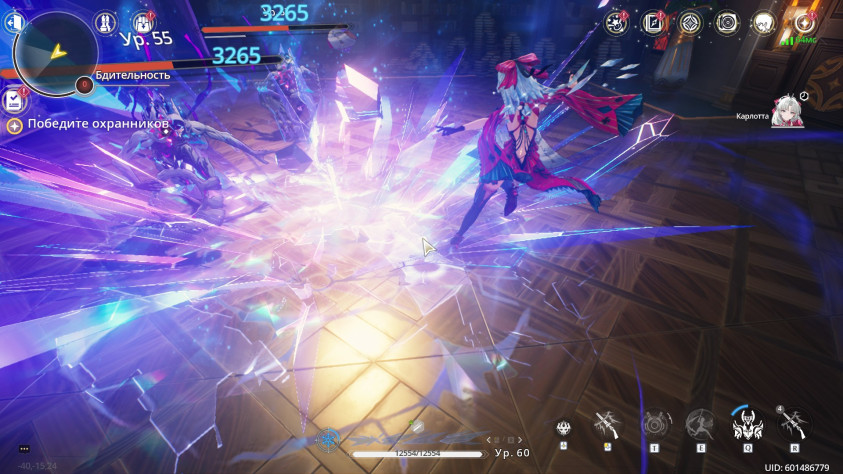Open the chat bubble icon
Viewport: 843px width, 474px height.
click(x=24, y=449)
